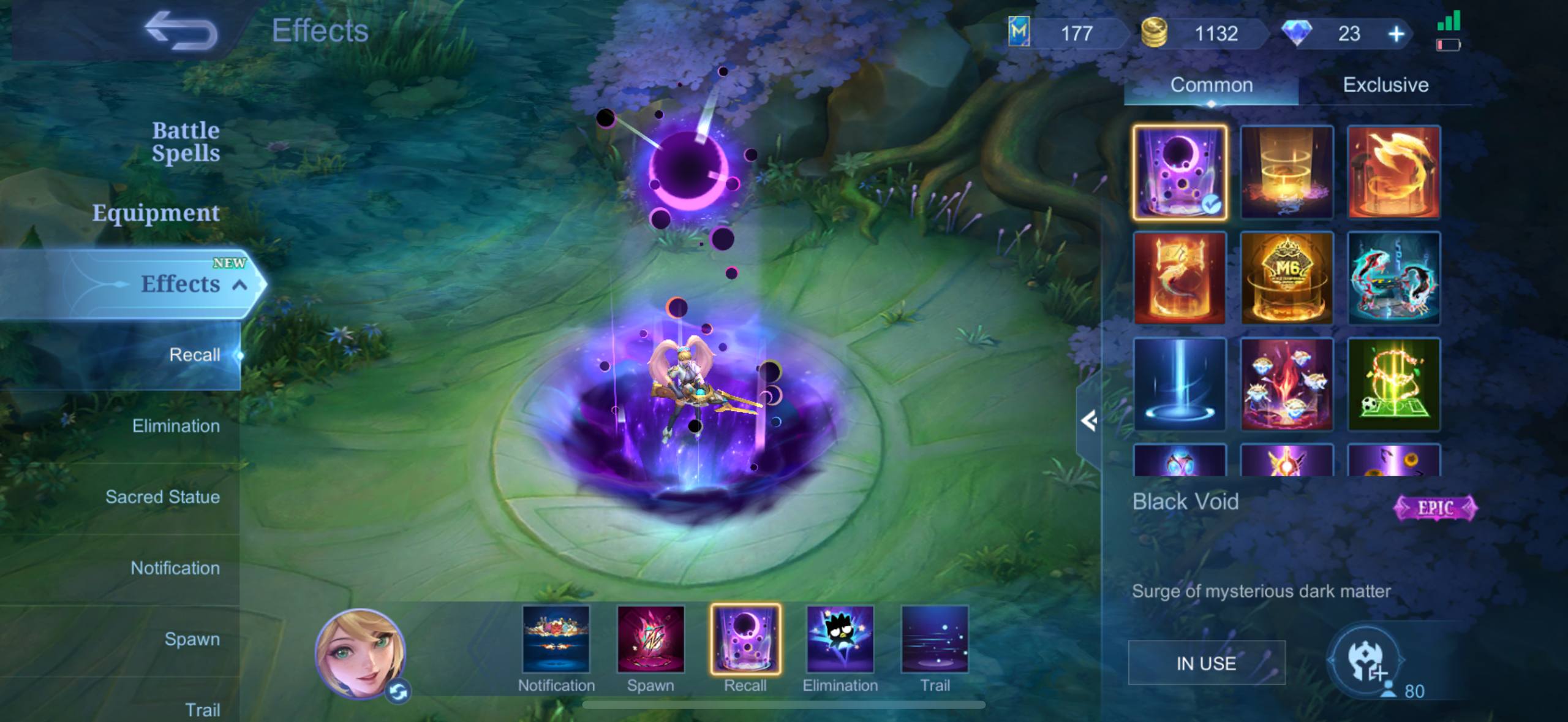Open the Trail slot in bottom bar
Screen dimensions: 1568x722
[935, 640]
